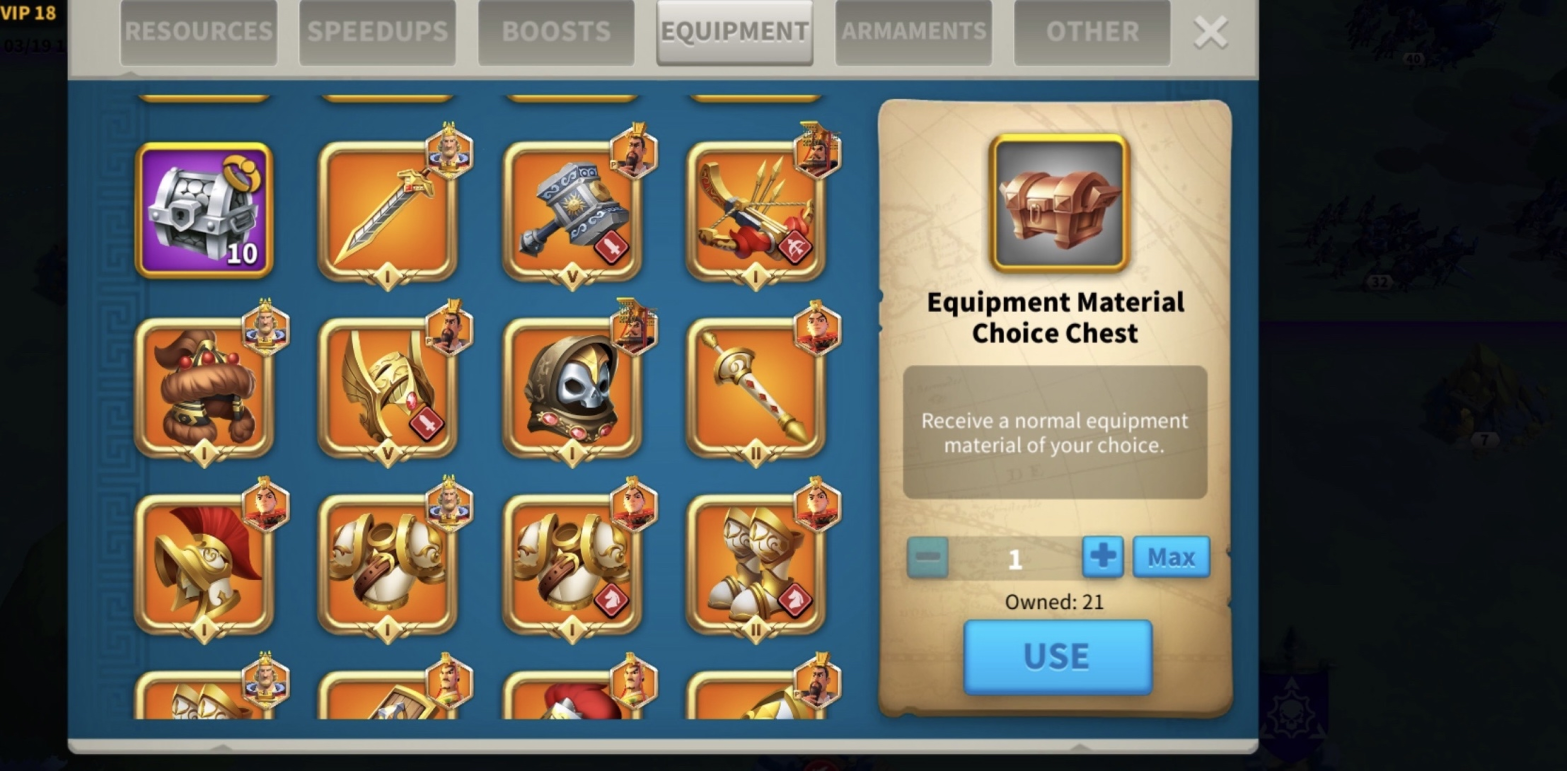Viewport: 1567px width, 771px height.
Task: Open the Other tab
Action: 1092,32
